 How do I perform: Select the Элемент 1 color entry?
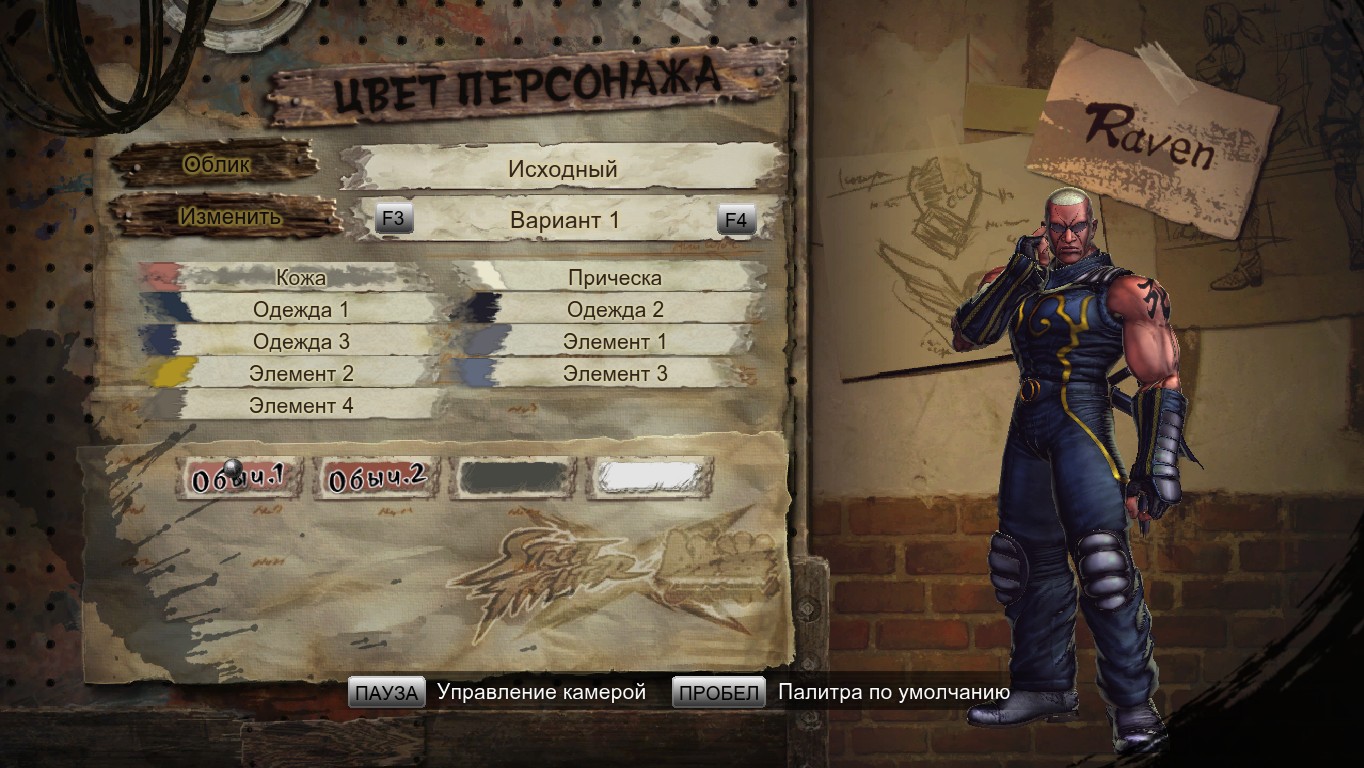614,342
